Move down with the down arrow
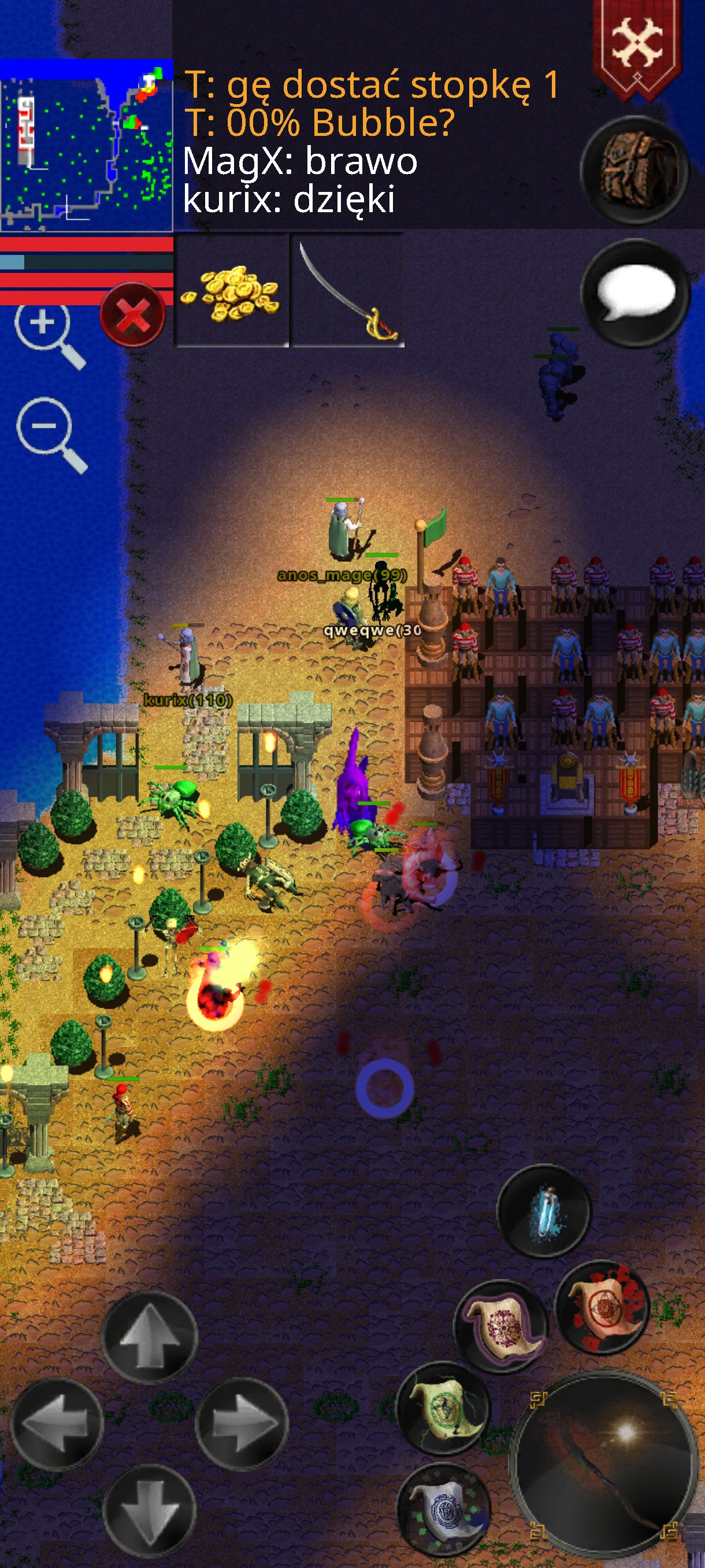Viewport: 705px width, 1568px height. [x=149, y=1509]
